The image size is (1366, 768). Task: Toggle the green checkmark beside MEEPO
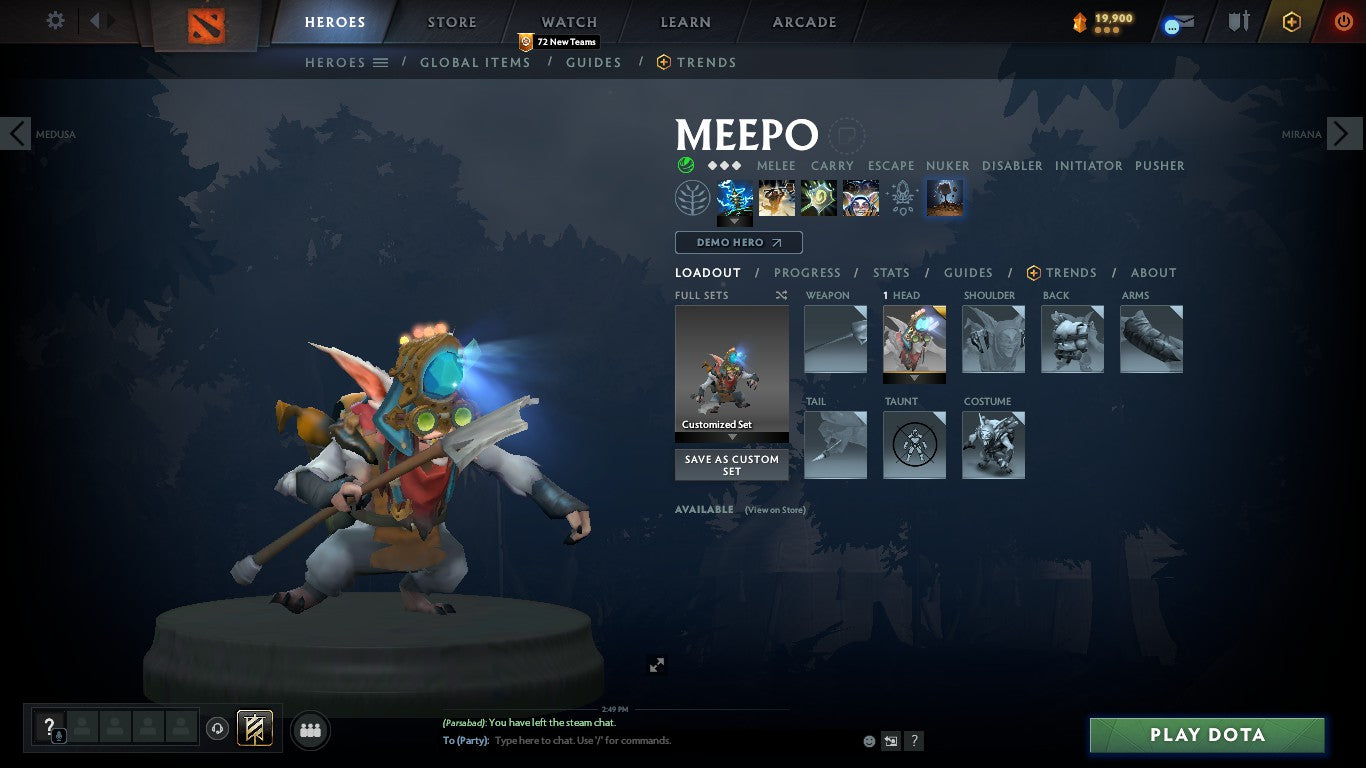(685, 163)
